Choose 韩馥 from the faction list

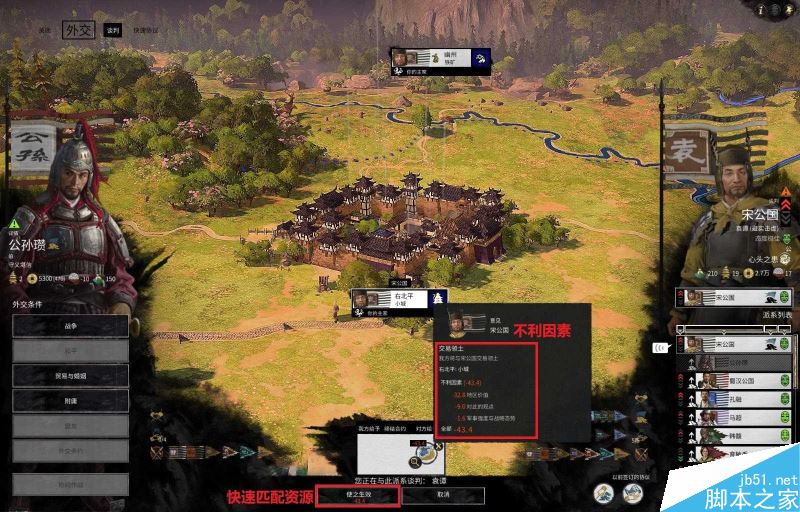[x=740, y=435]
